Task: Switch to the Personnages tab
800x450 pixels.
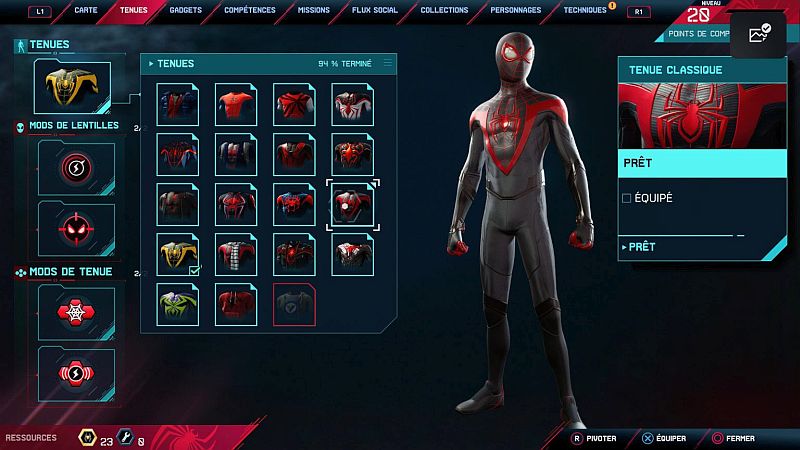Action: click(516, 10)
